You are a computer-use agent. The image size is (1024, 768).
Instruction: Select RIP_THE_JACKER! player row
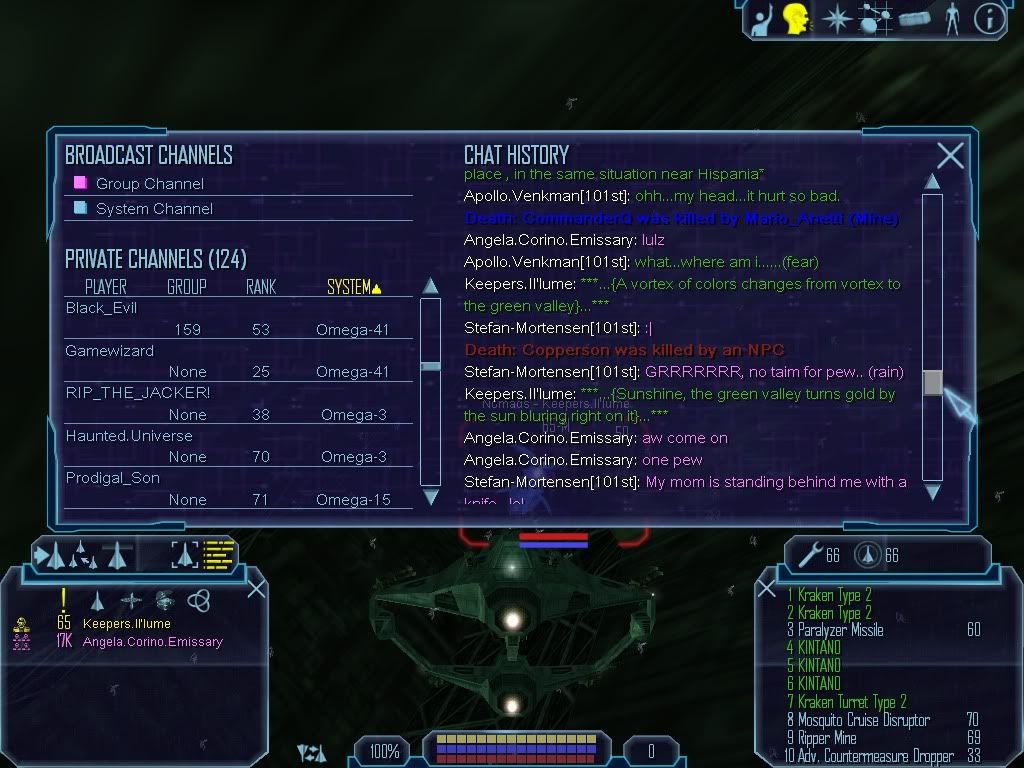click(137, 393)
